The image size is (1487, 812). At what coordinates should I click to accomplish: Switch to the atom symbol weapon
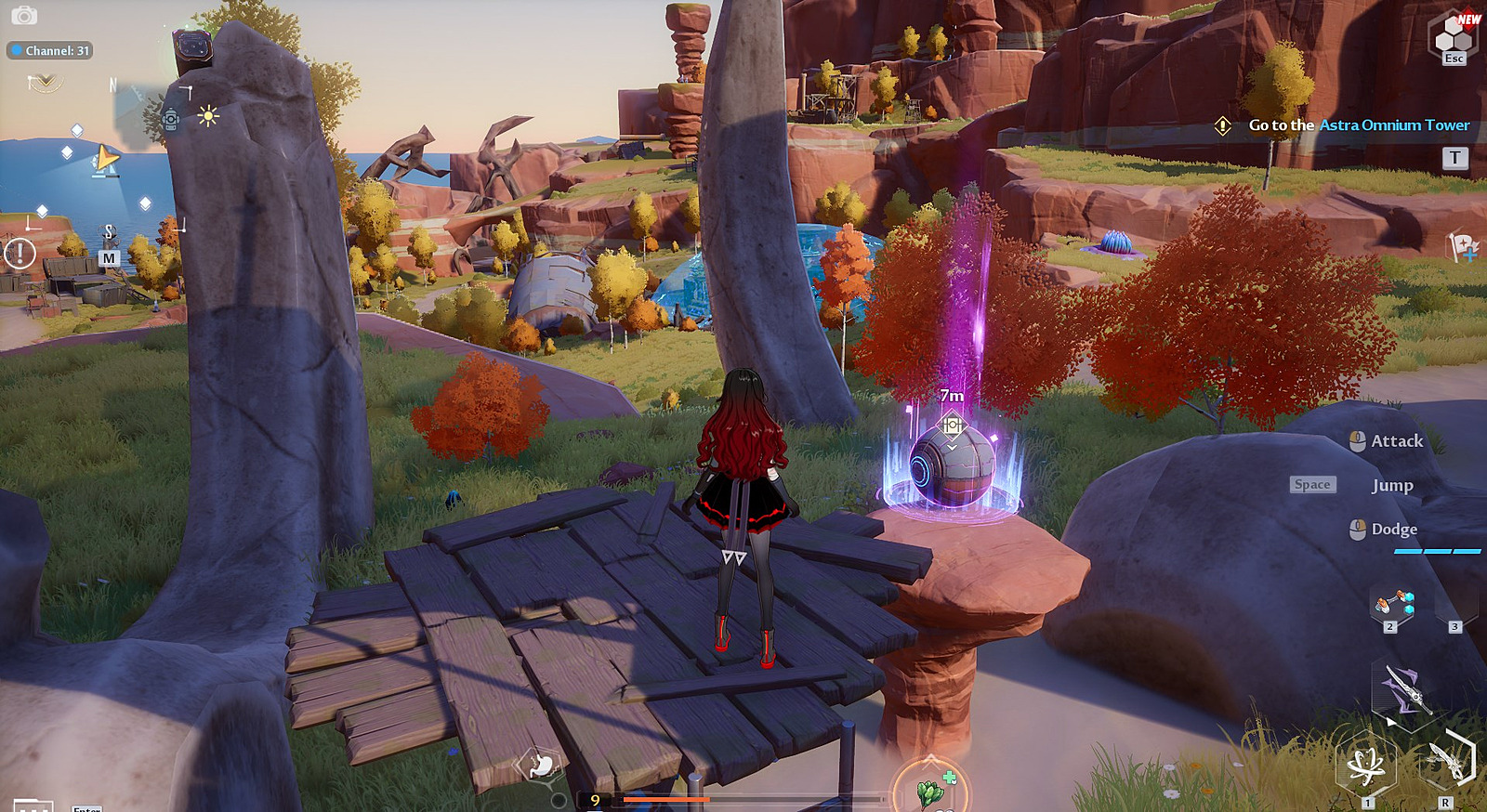[1365, 767]
